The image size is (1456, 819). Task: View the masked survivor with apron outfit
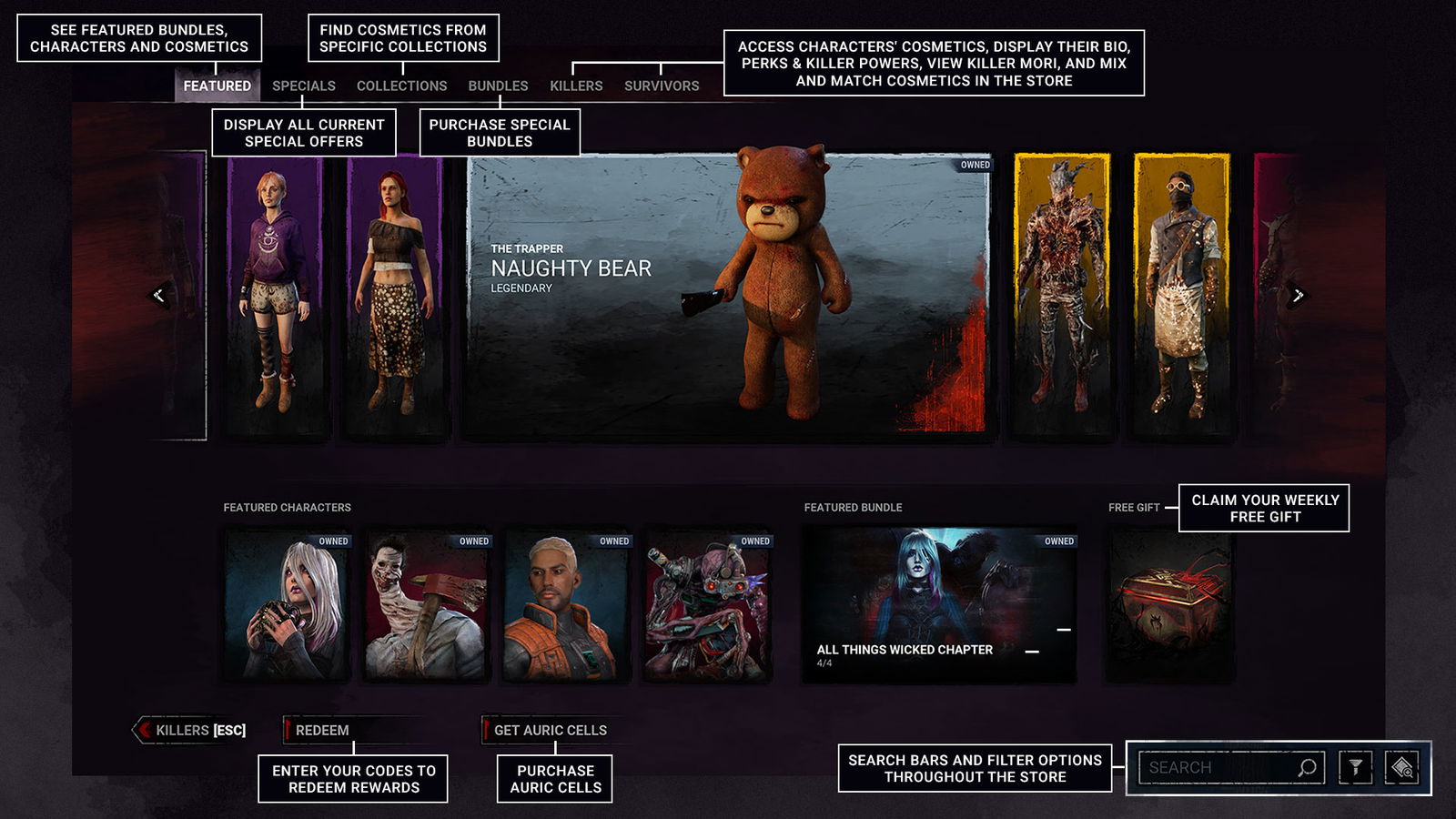1181,296
